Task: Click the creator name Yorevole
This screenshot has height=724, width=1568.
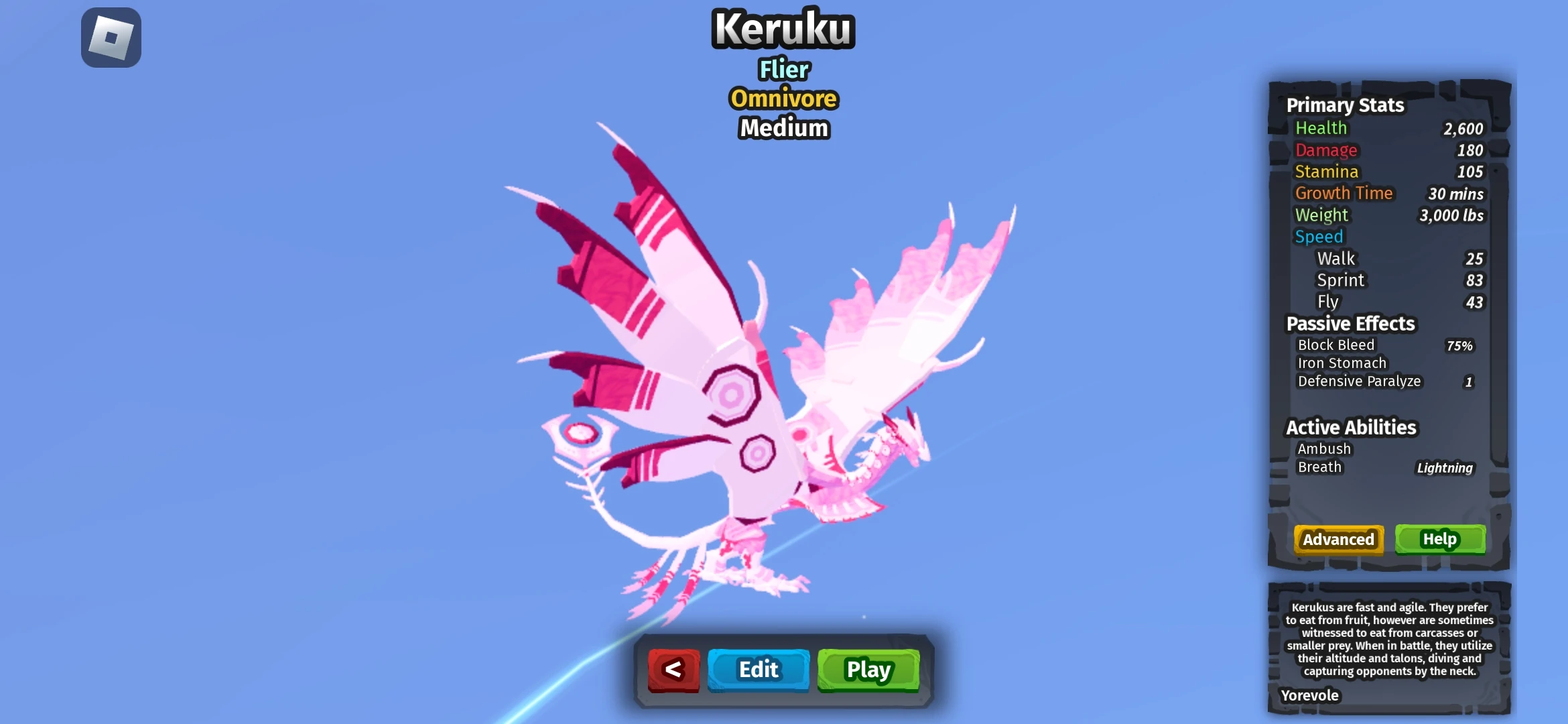Action: [x=1309, y=695]
